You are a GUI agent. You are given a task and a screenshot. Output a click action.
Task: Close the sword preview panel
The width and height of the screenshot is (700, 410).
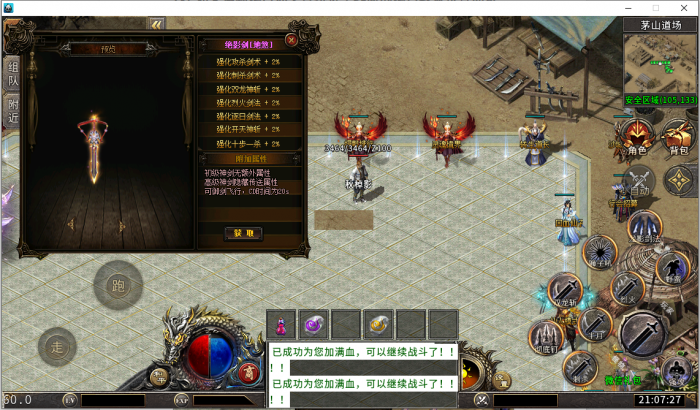tap(291, 41)
